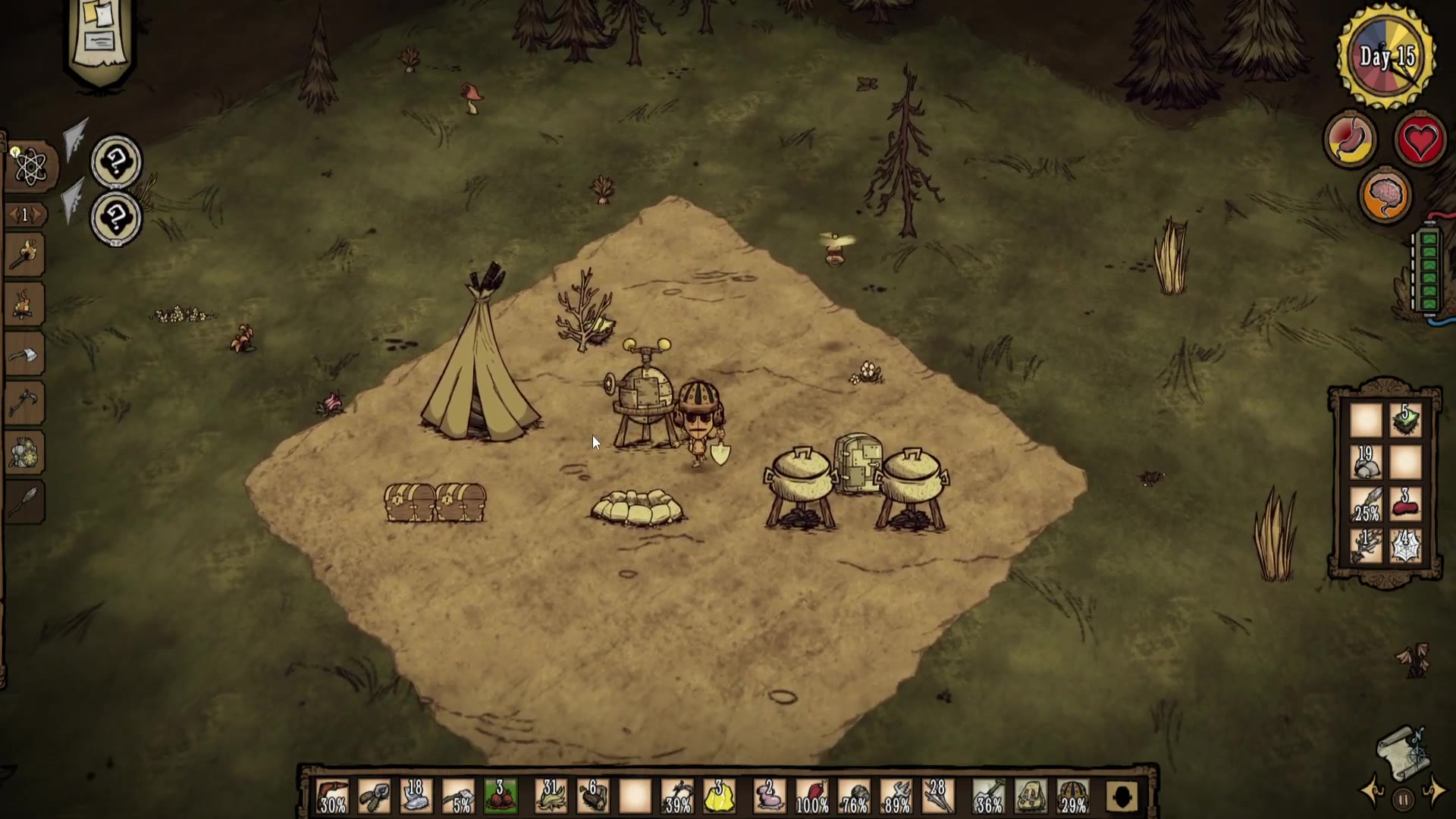1456x819 pixels.
Task: Click the flint stack of 18
Action: click(x=415, y=796)
